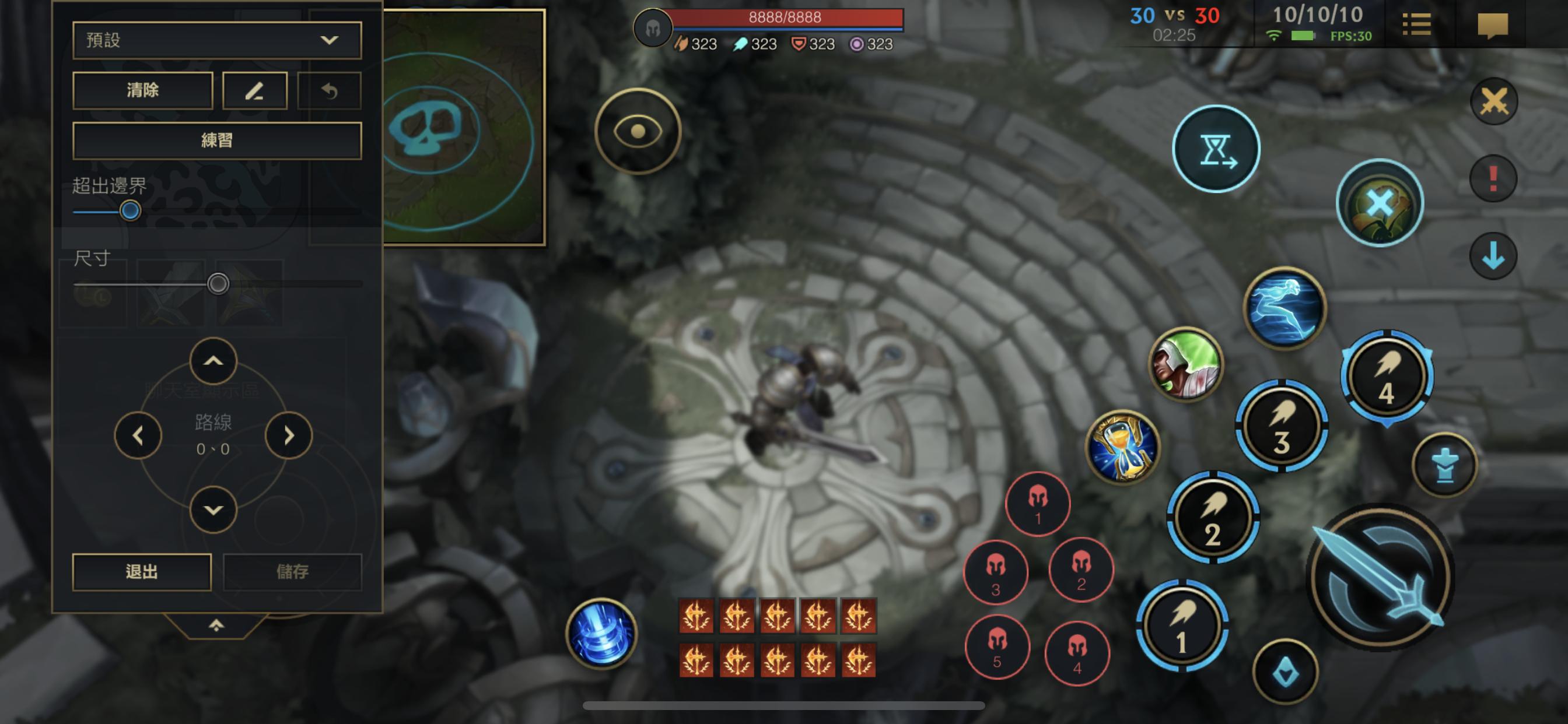
Task: Open the scoreboard list icon
Action: 1416,25
